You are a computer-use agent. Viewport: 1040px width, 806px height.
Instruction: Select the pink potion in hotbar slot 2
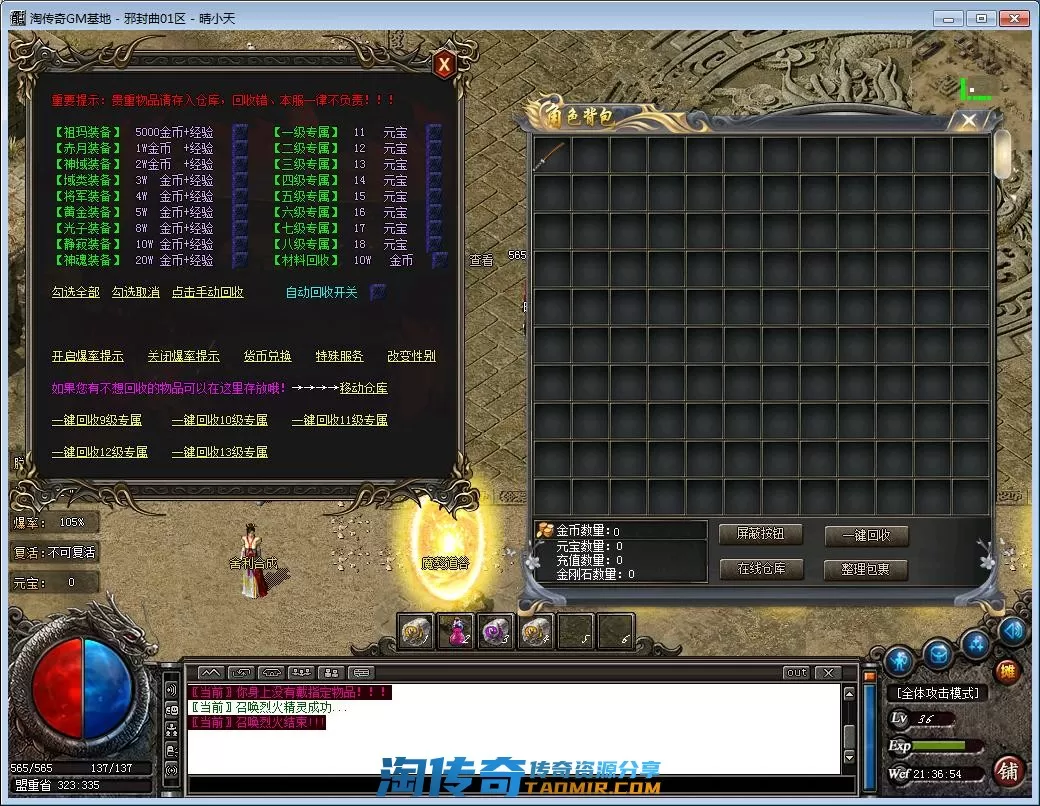coord(455,631)
